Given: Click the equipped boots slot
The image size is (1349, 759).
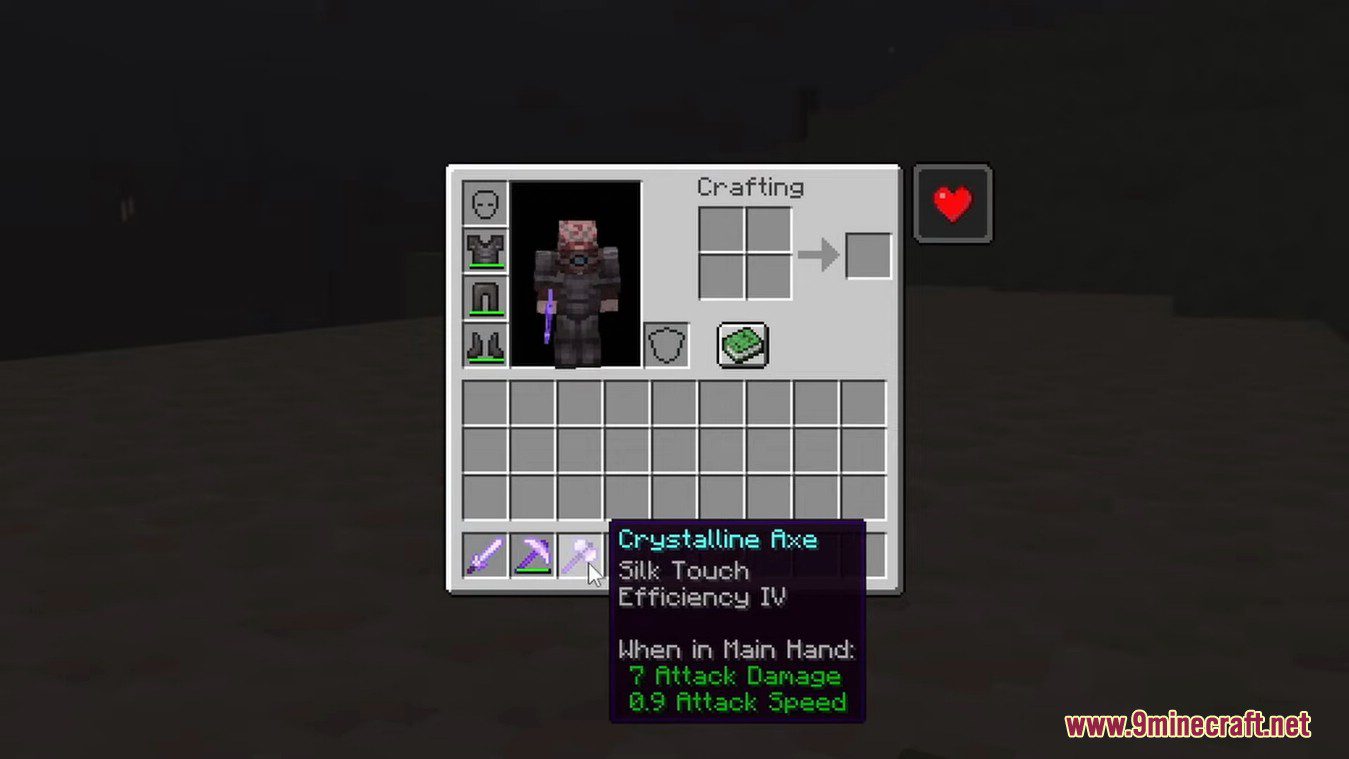Looking at the screenshot, I should pyautogui.click(x=484, y=344).
